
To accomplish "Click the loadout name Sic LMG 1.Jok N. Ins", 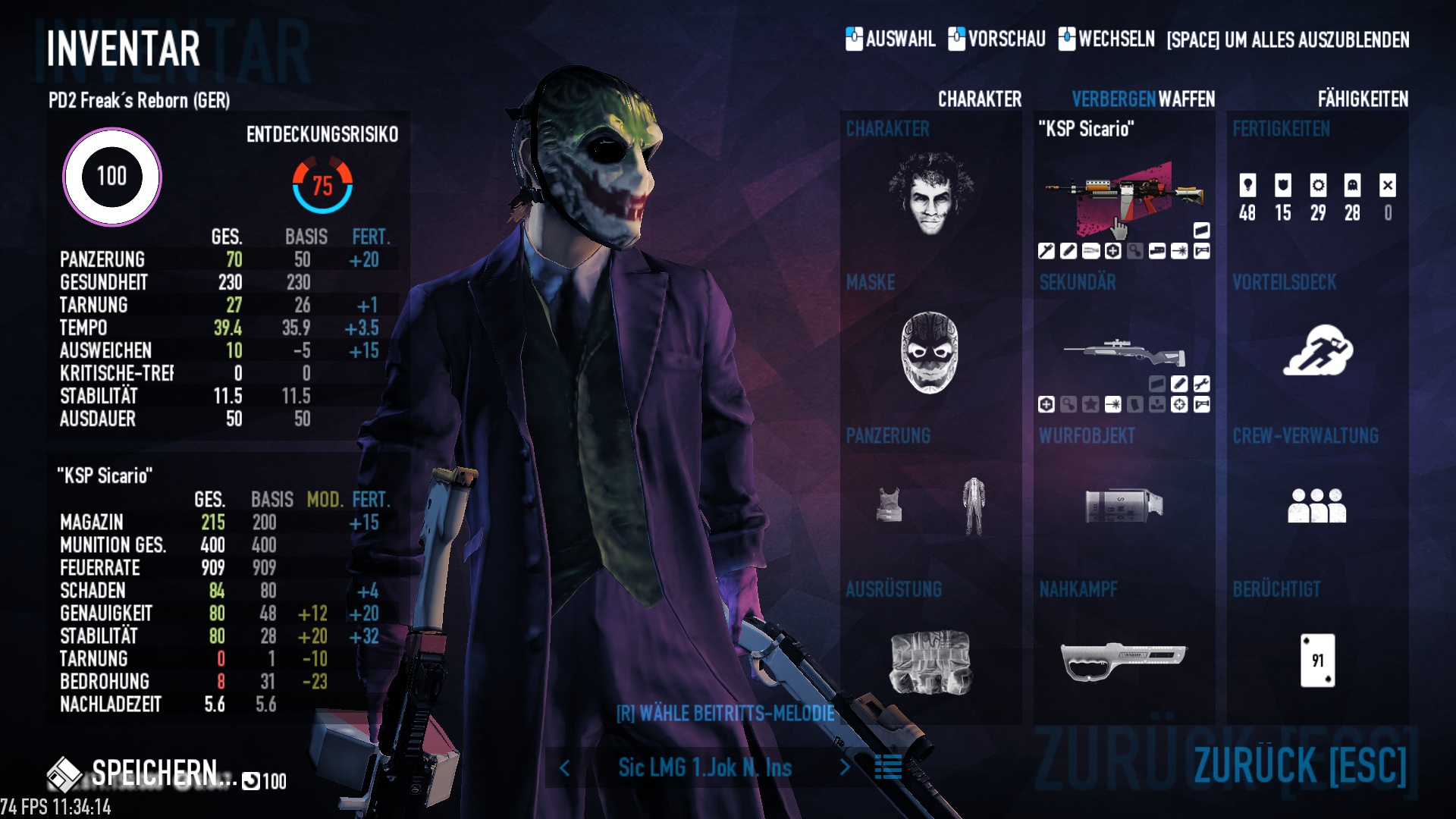I will click(704, 768).
